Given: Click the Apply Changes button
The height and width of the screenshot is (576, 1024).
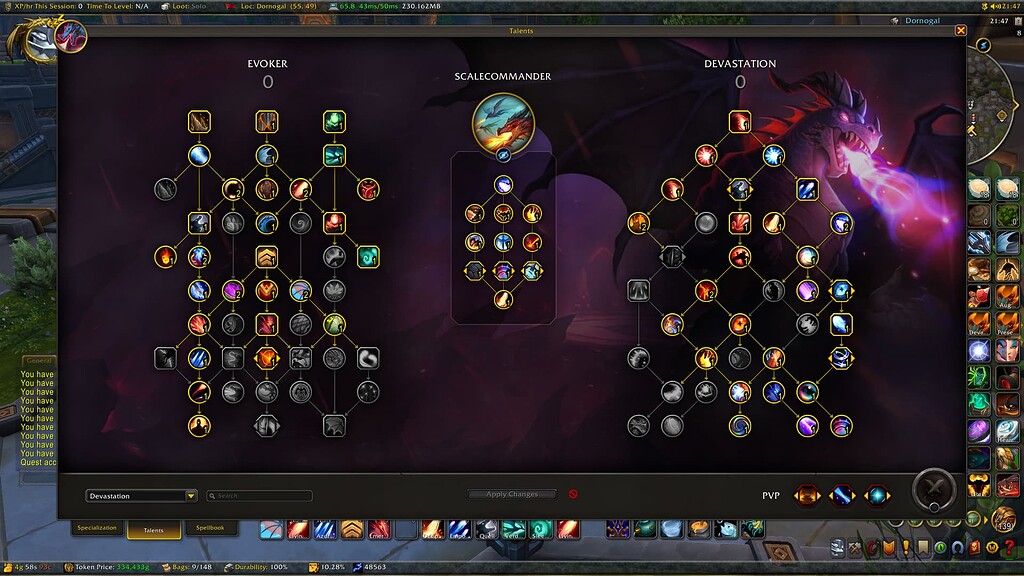Looking at the screenshot, I should click(512, 494).
